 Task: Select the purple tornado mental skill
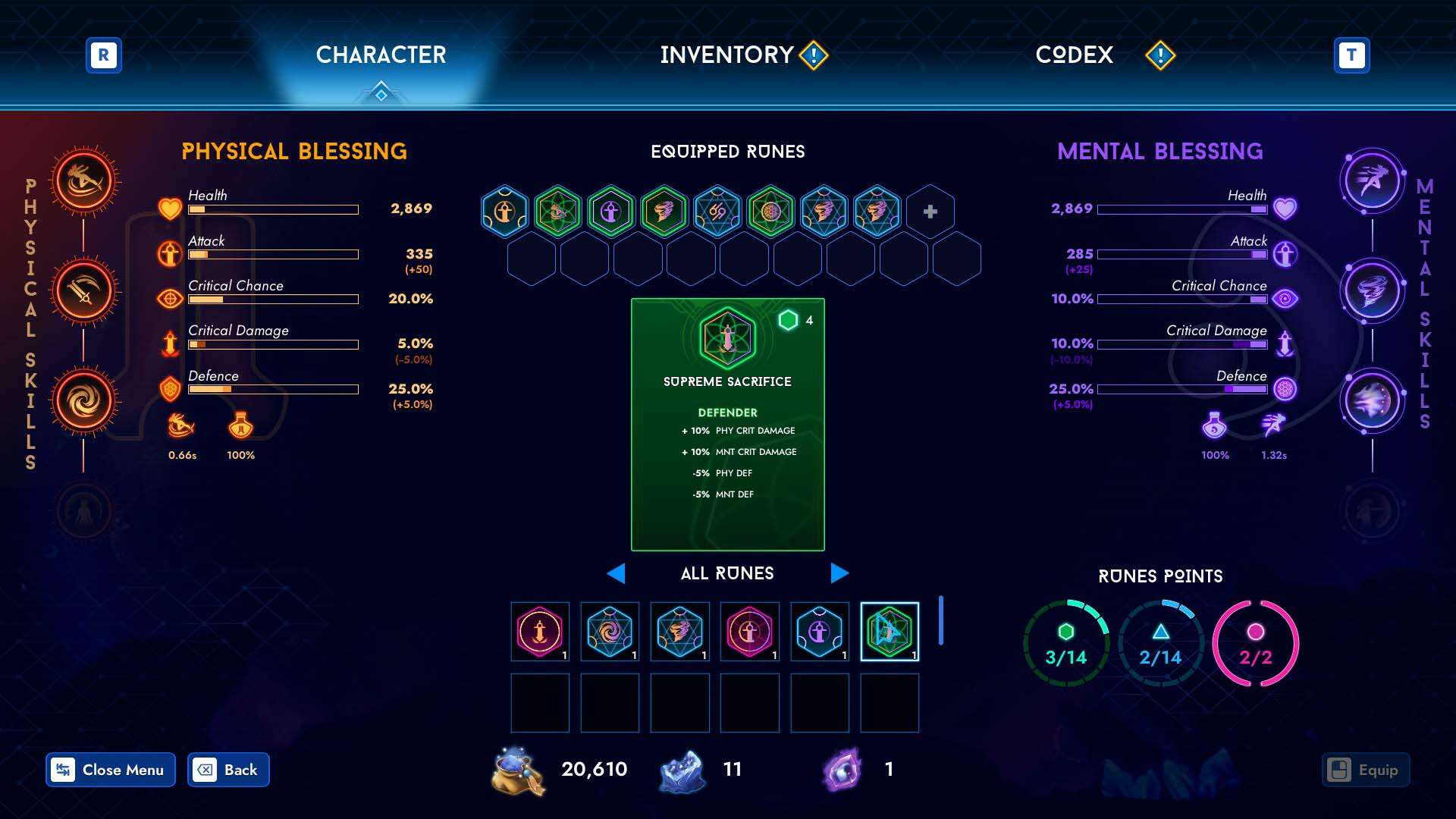coord(1372,291)
